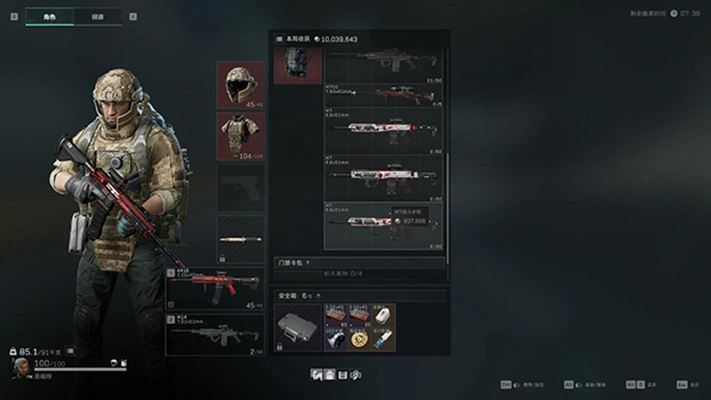Open the 健康 (Health) tab
Image resolution: width=711 pixels, height=400 pixels.
tap(96, 17)
